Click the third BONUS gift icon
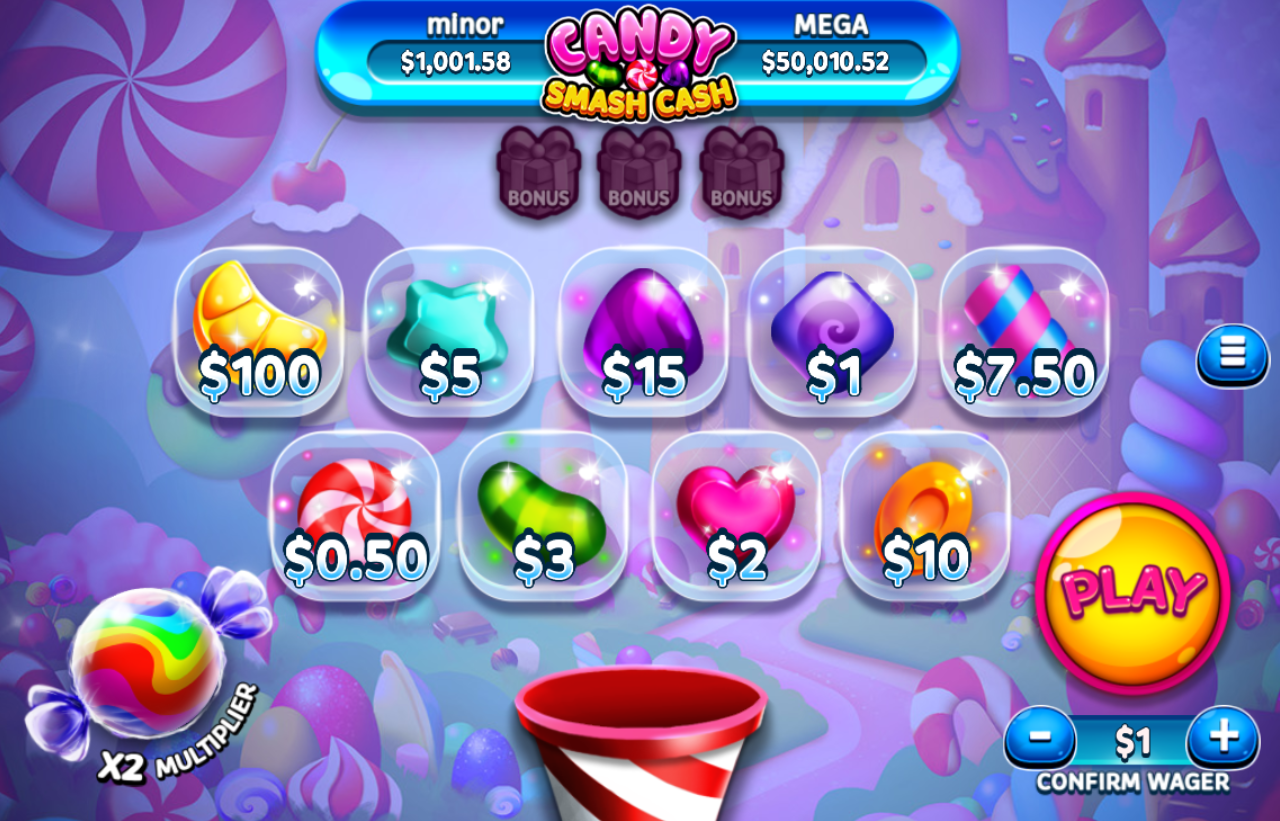1280x821 pixels. click(x=741, y=172)
